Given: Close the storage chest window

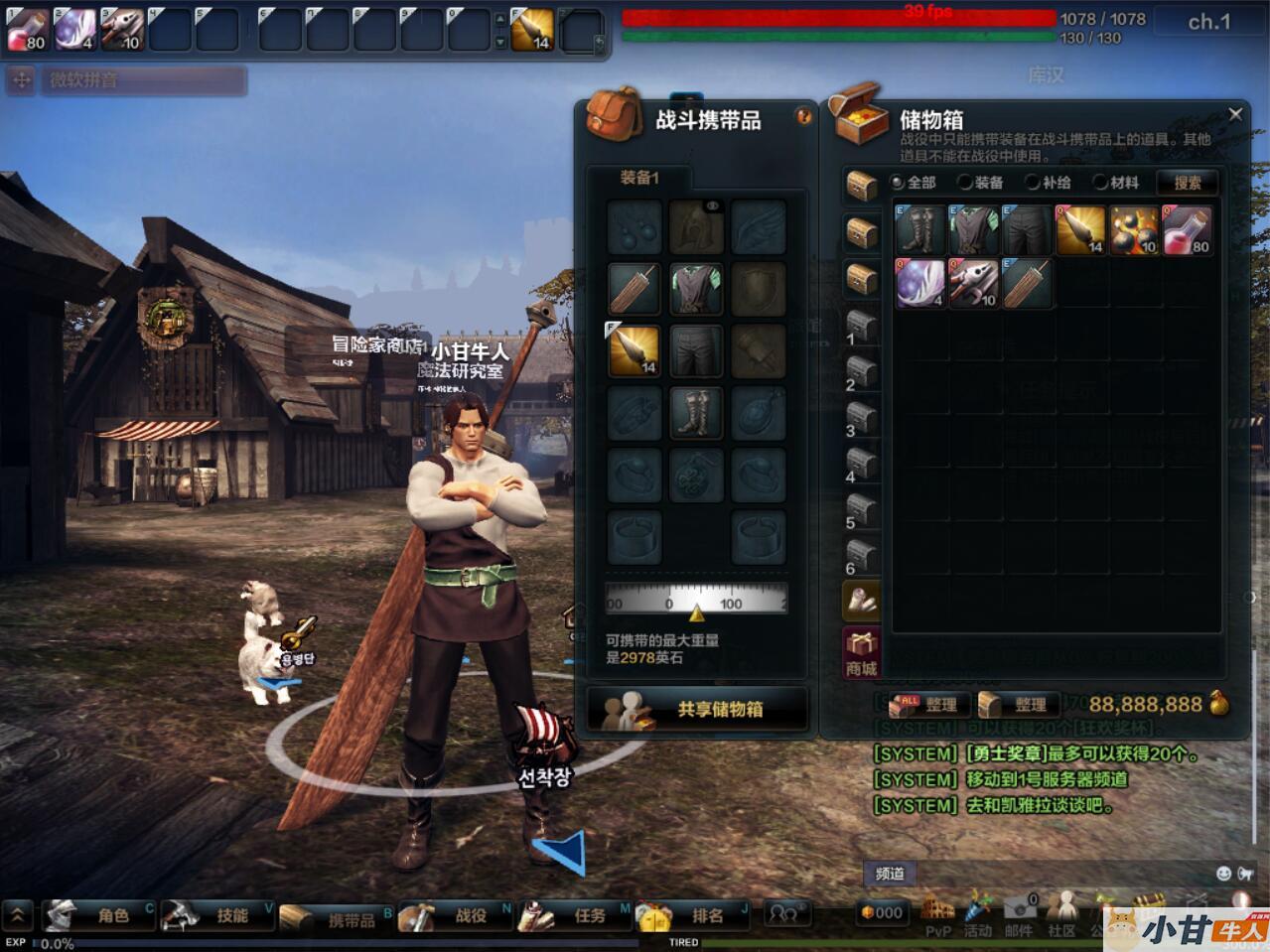Looking at the screenshot, I should (1235, 115).
